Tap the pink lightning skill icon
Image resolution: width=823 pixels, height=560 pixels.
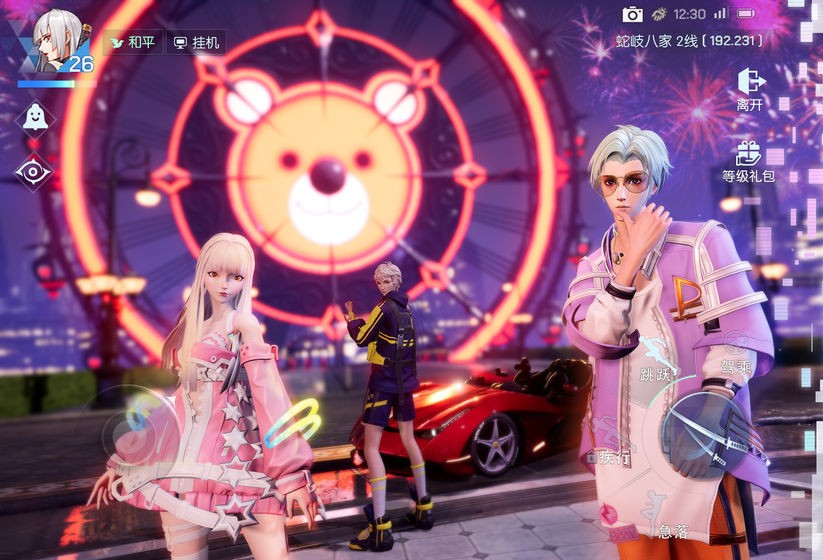[607, 513]
